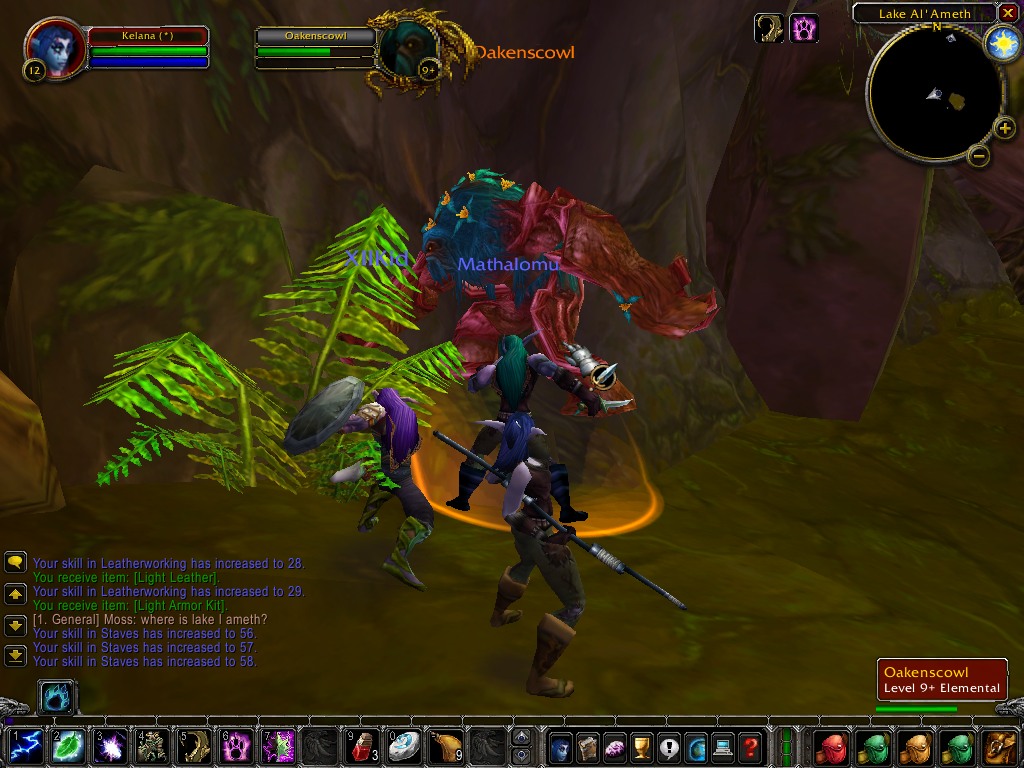Screen dimensions: 1024x768
Task: Open the main menu computer button
Action: (x=723, y=746)
